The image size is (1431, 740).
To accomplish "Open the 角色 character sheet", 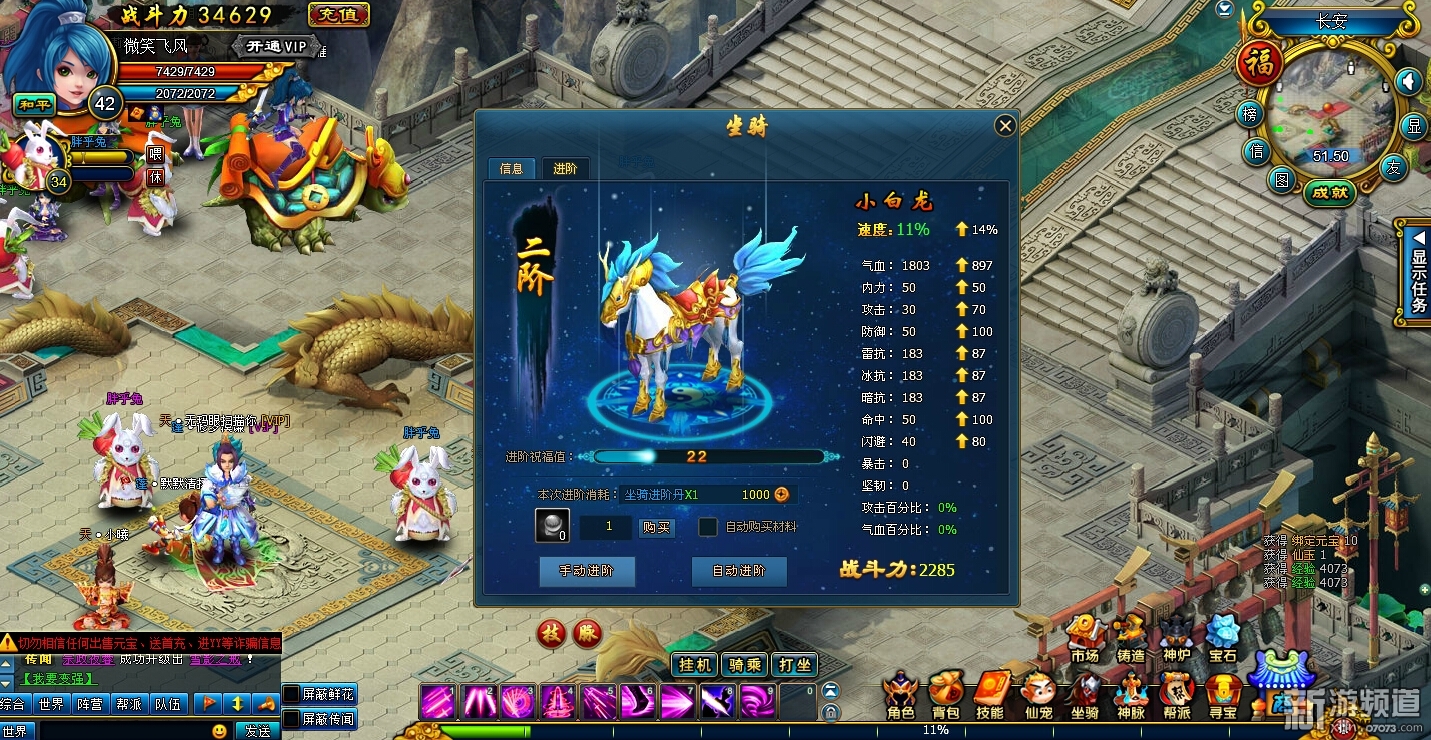I will point(900,695).
